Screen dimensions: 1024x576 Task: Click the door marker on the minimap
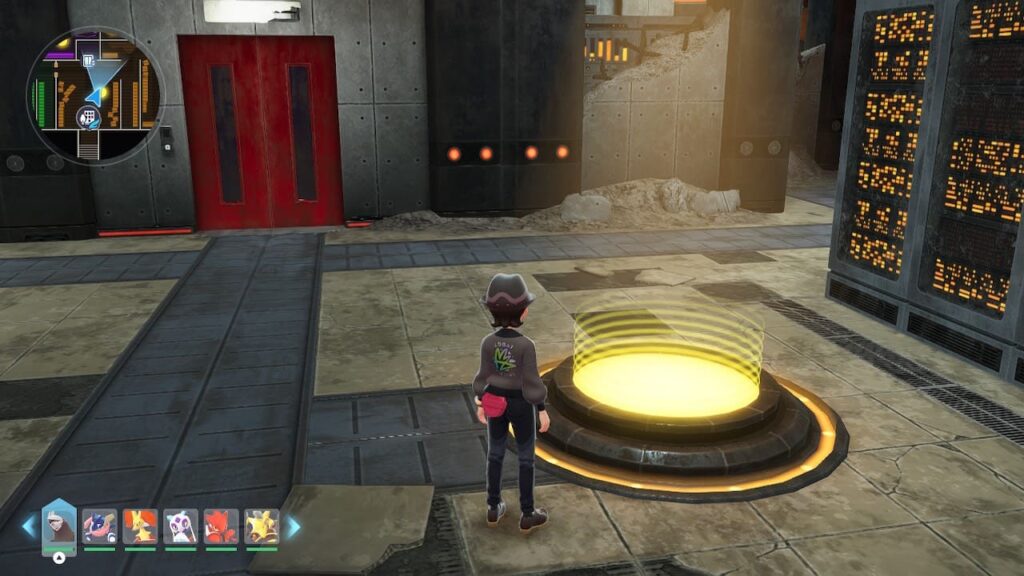coord(88,61)
